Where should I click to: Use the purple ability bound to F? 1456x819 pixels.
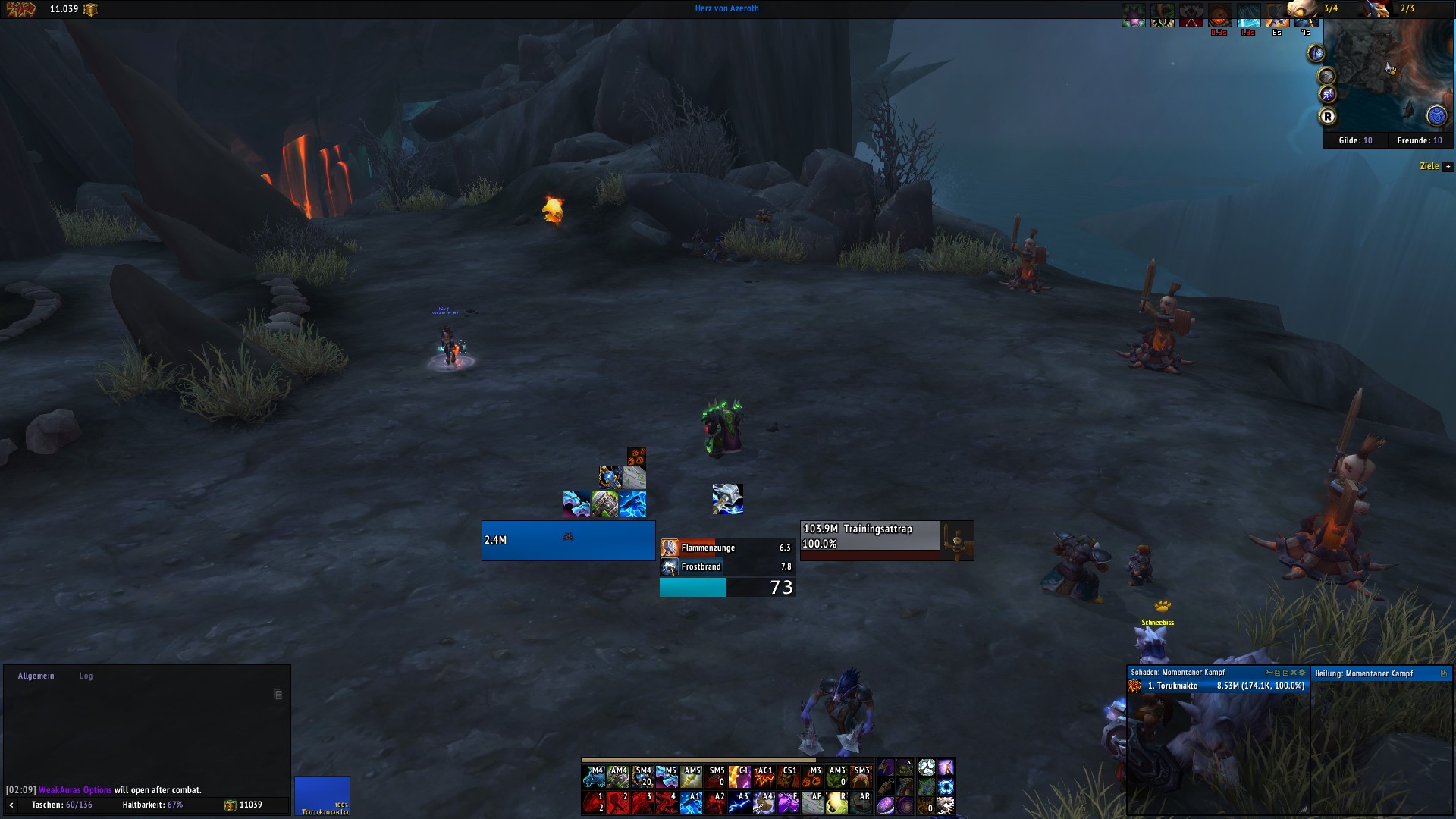click(788, 802)
